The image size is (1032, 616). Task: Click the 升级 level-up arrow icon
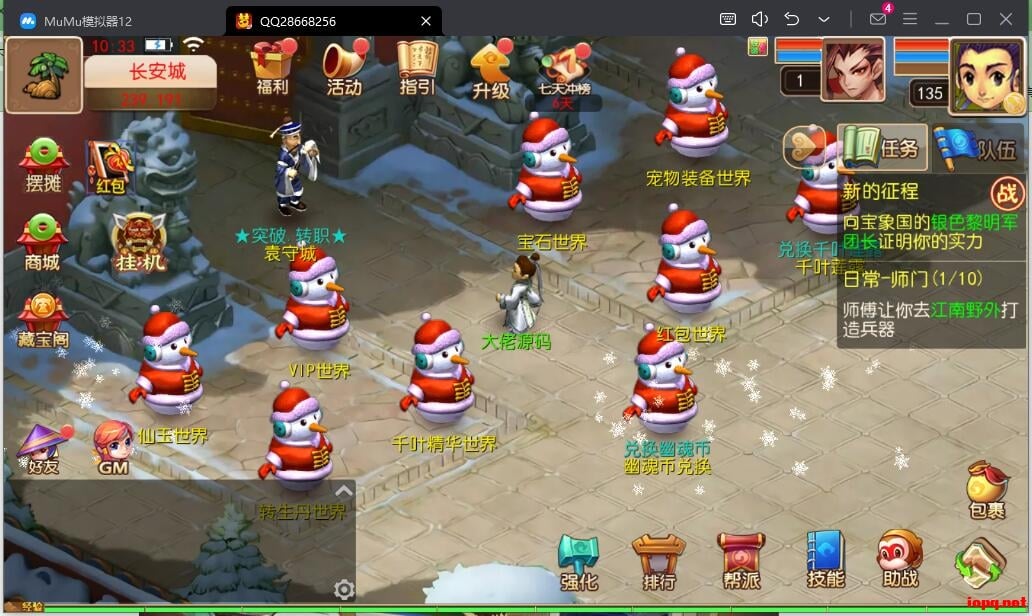(490, 67)
